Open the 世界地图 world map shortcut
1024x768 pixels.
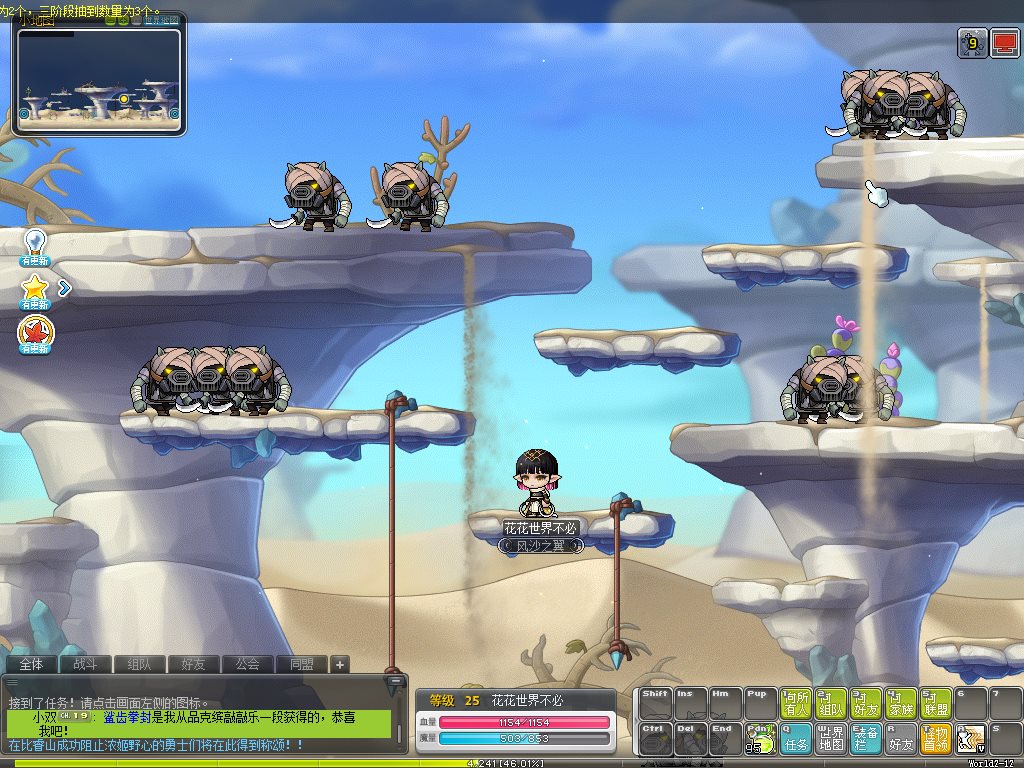tap(832, 739)
